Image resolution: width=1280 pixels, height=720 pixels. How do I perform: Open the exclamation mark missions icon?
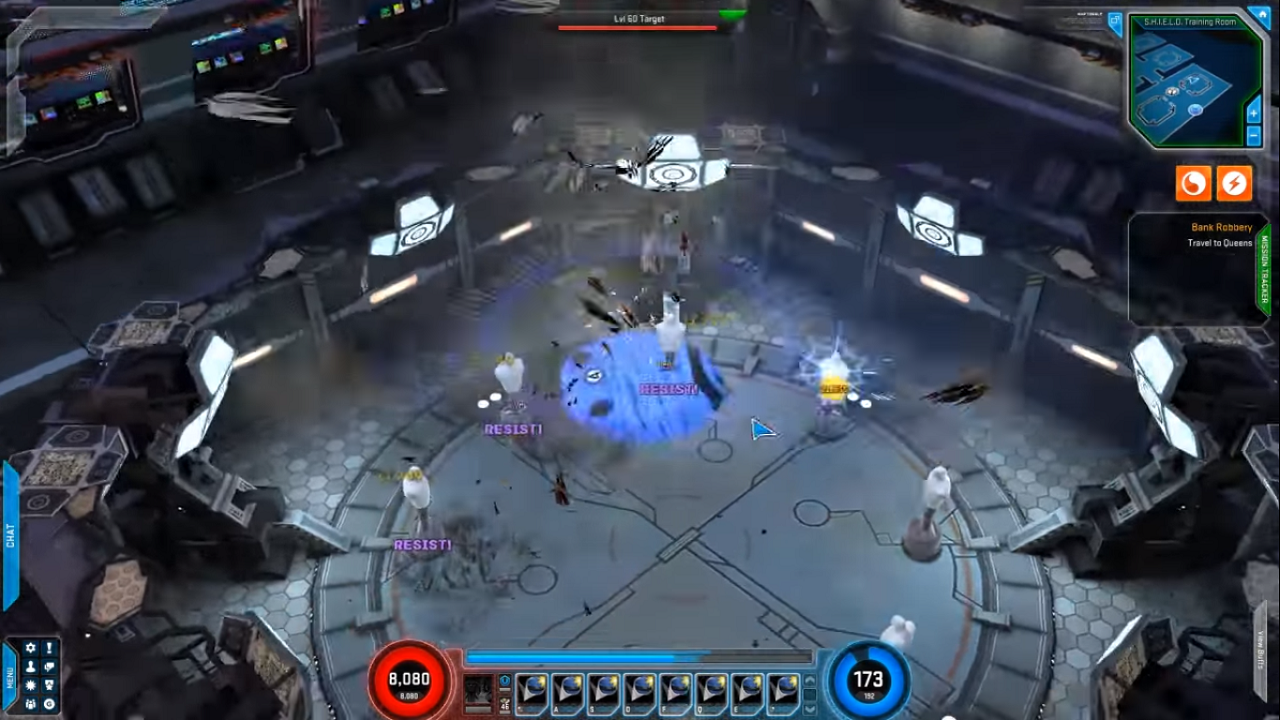[x=49, y=648]
